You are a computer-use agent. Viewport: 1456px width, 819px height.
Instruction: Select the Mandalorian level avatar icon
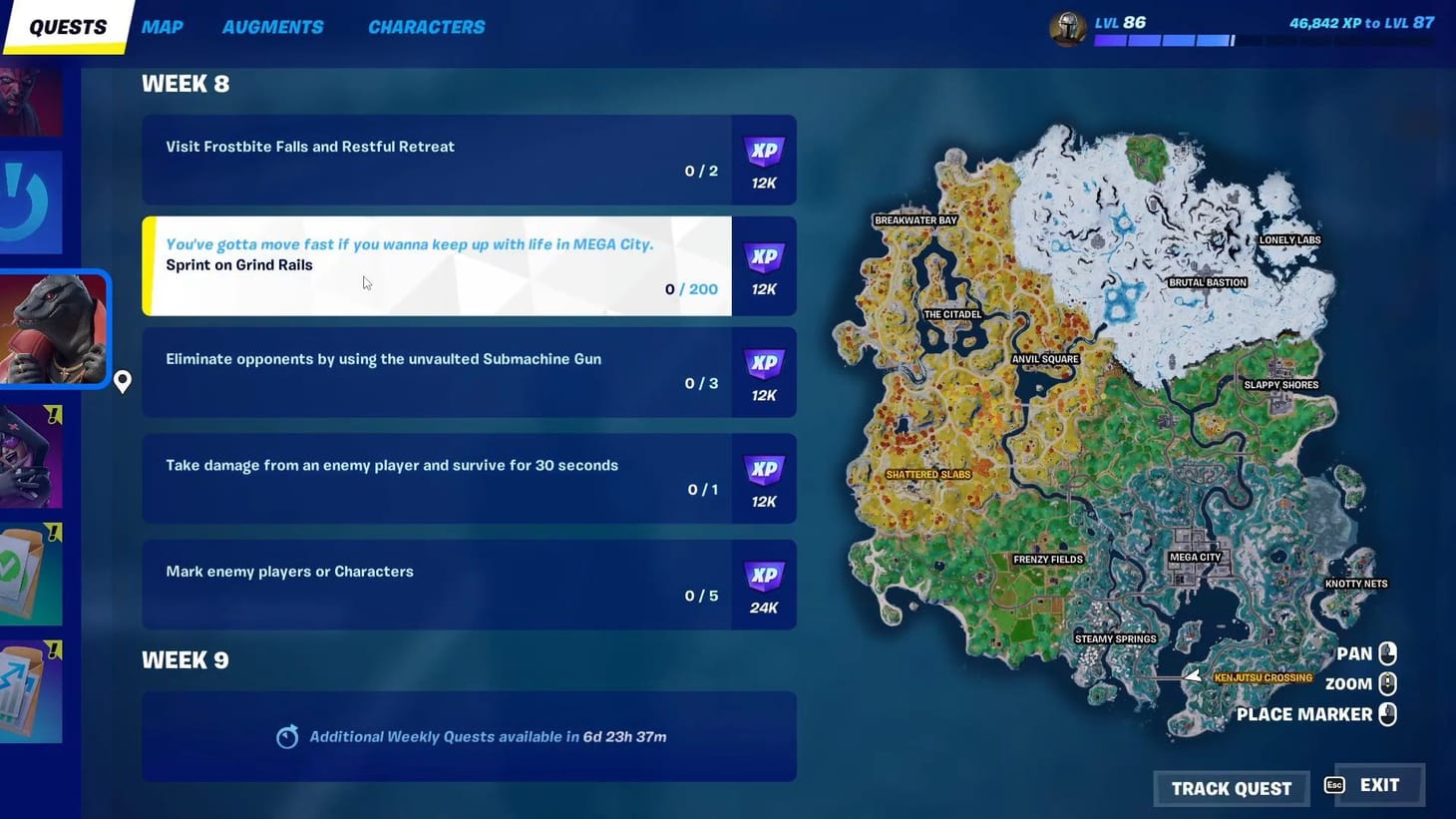click(1067, 28)
